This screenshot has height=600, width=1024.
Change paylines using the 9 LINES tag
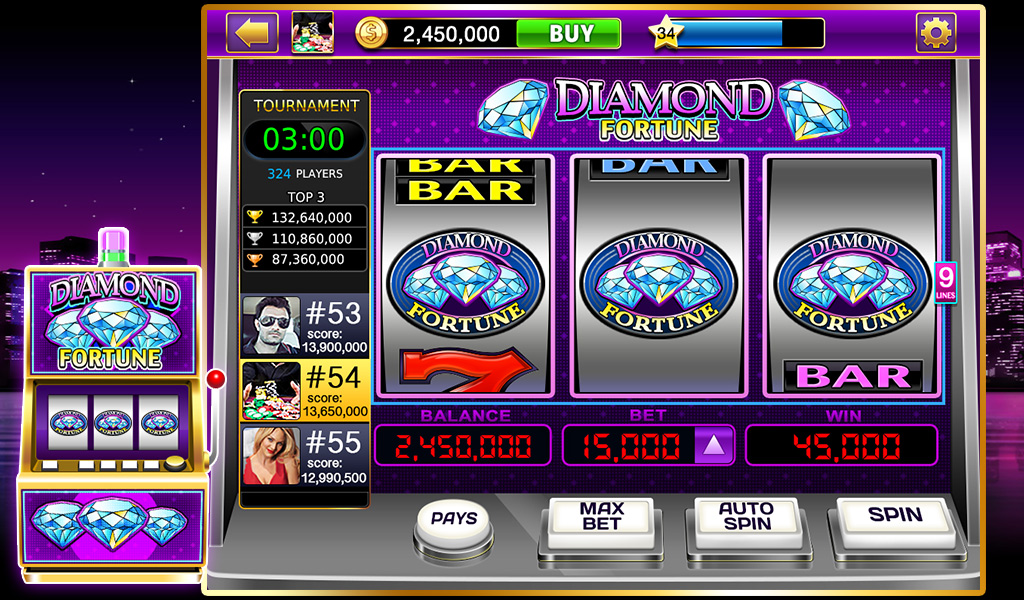tap(945, 281)
